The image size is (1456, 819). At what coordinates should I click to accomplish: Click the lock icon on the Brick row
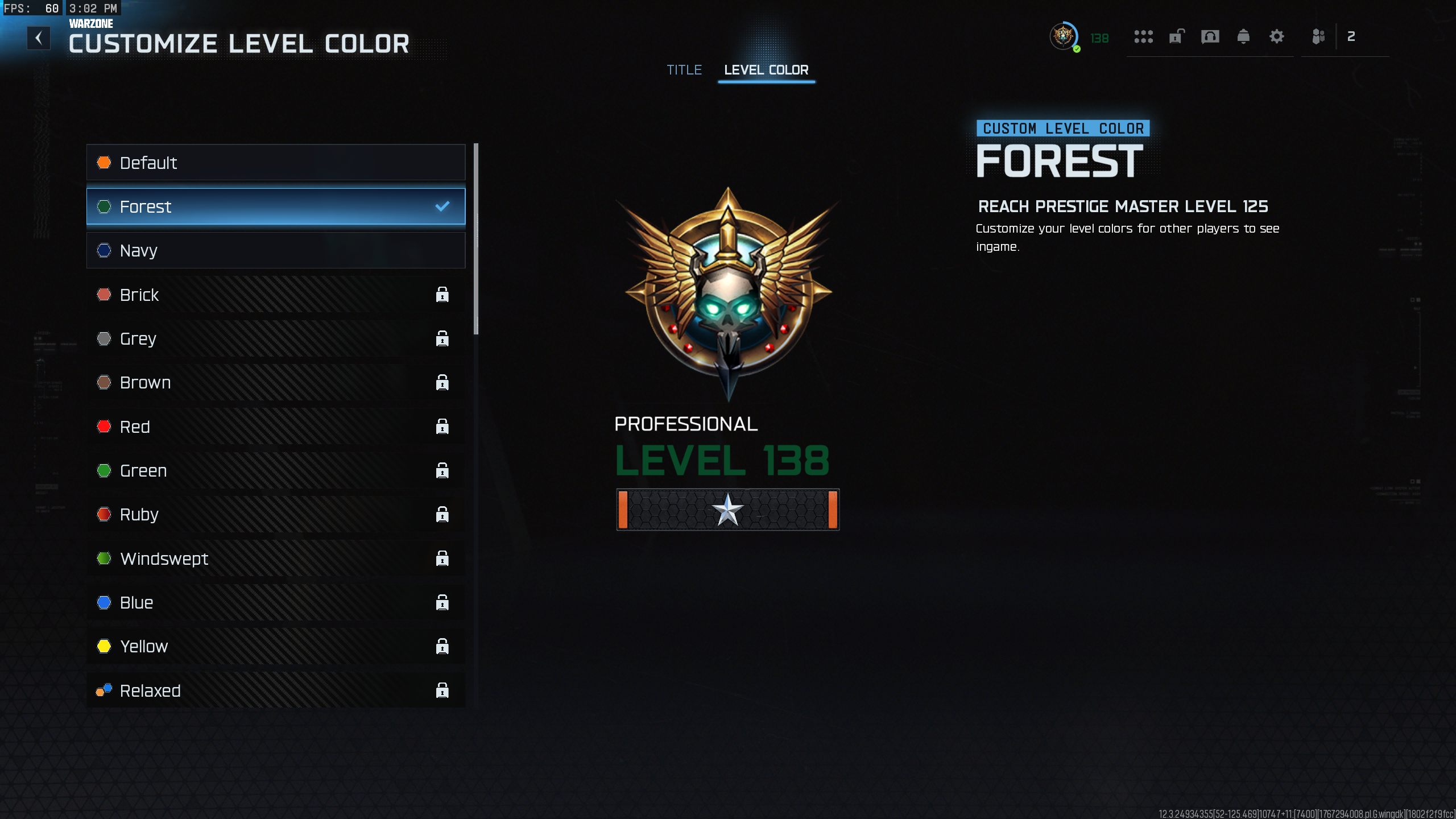443,295
